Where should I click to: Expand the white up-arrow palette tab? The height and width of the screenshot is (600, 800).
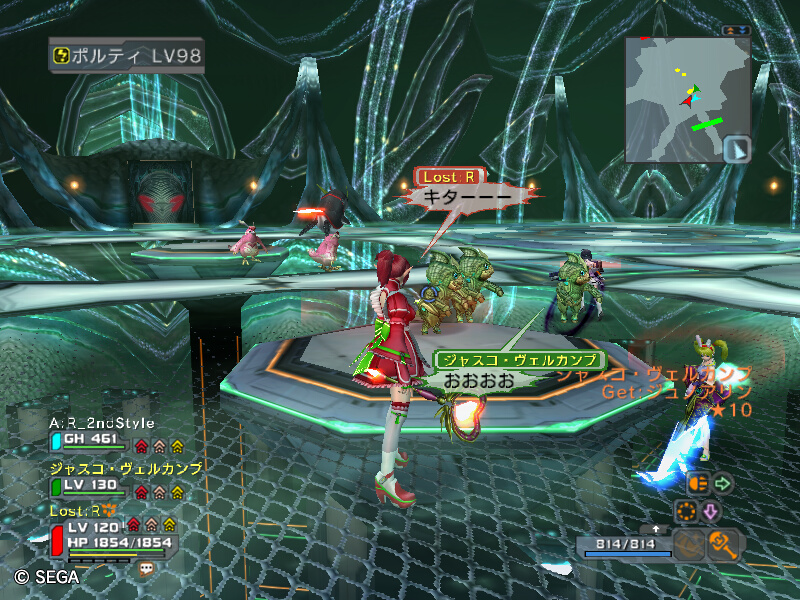point(656,528)
